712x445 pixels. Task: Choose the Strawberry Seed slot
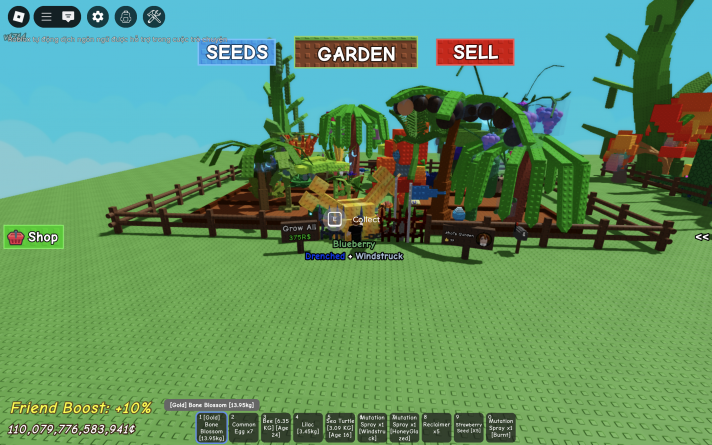[468, 428]
